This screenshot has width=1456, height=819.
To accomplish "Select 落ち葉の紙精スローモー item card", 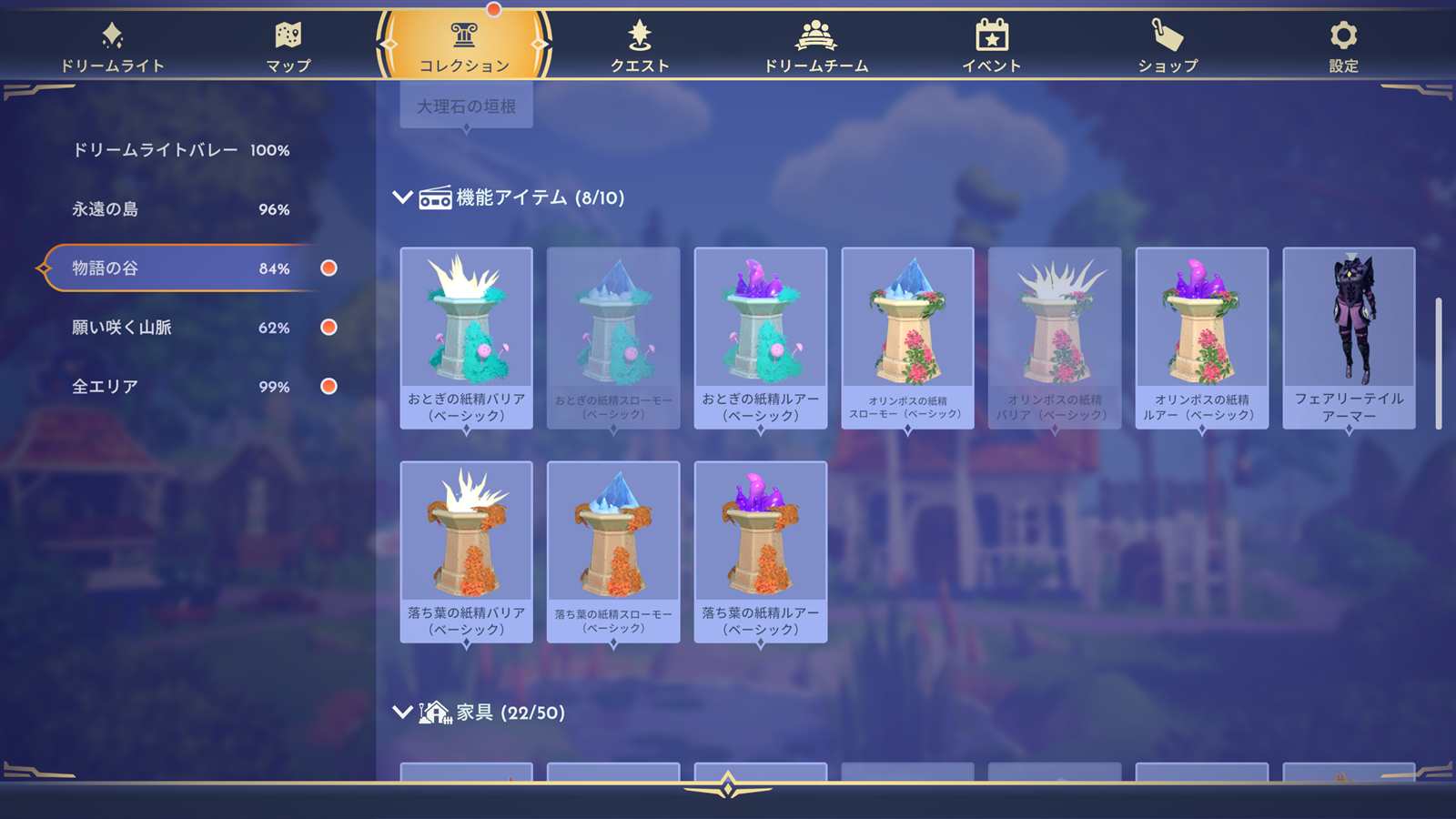I will pyautogui.click(x=613, y=551).
